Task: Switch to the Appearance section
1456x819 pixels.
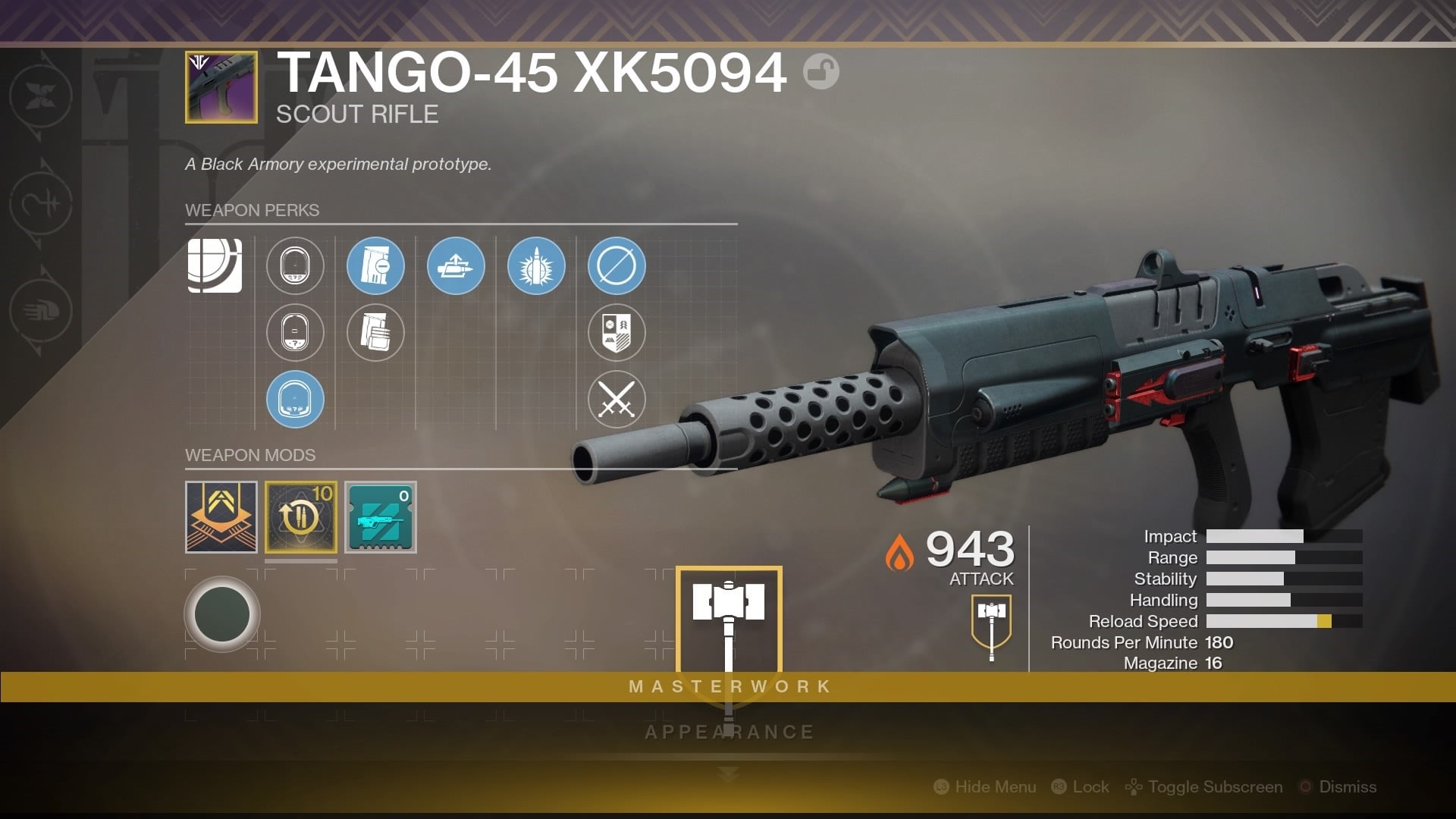Action: pyautogui.click(x=730, y=732)
